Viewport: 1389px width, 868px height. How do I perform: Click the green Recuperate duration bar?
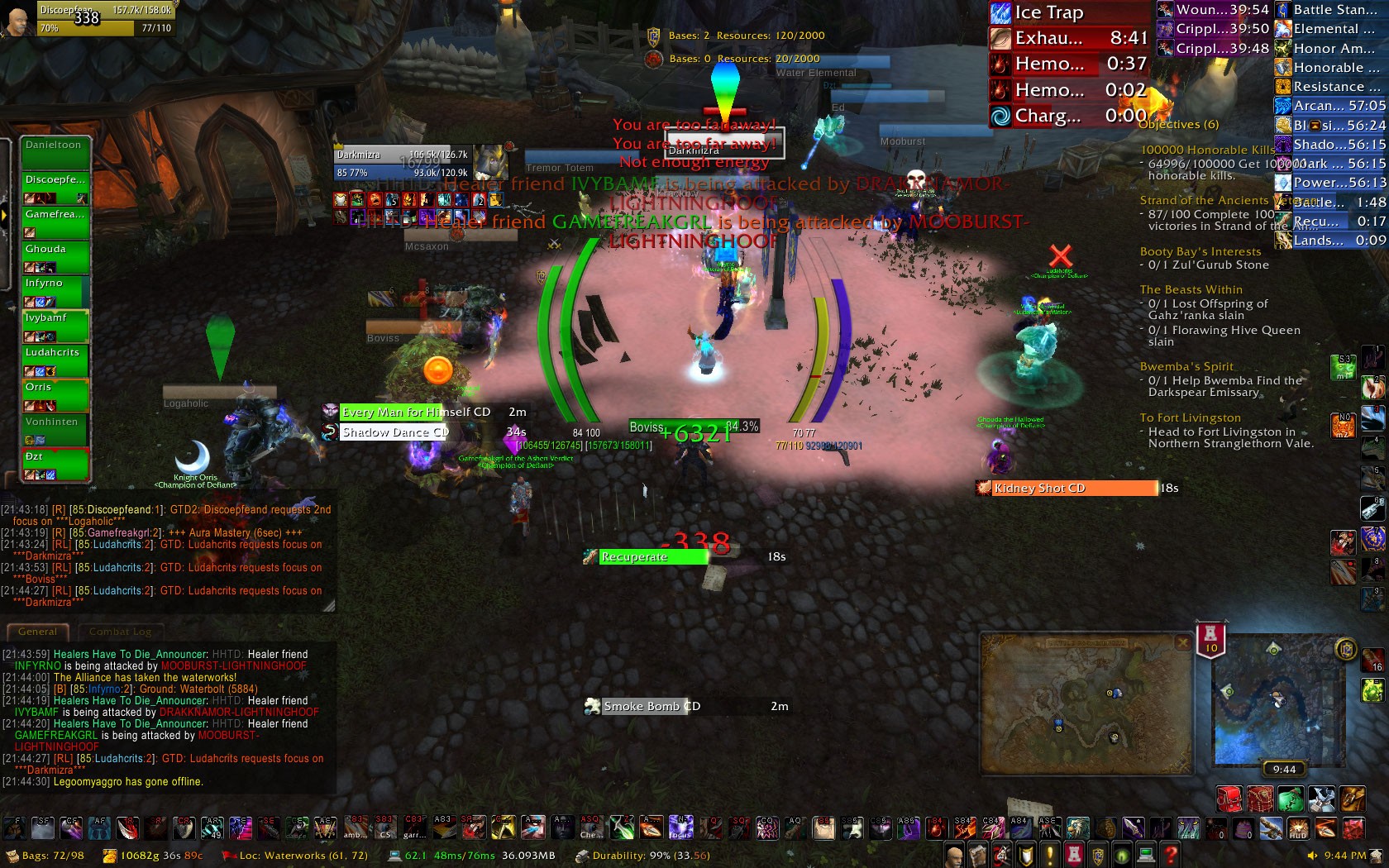click(653, 557)
